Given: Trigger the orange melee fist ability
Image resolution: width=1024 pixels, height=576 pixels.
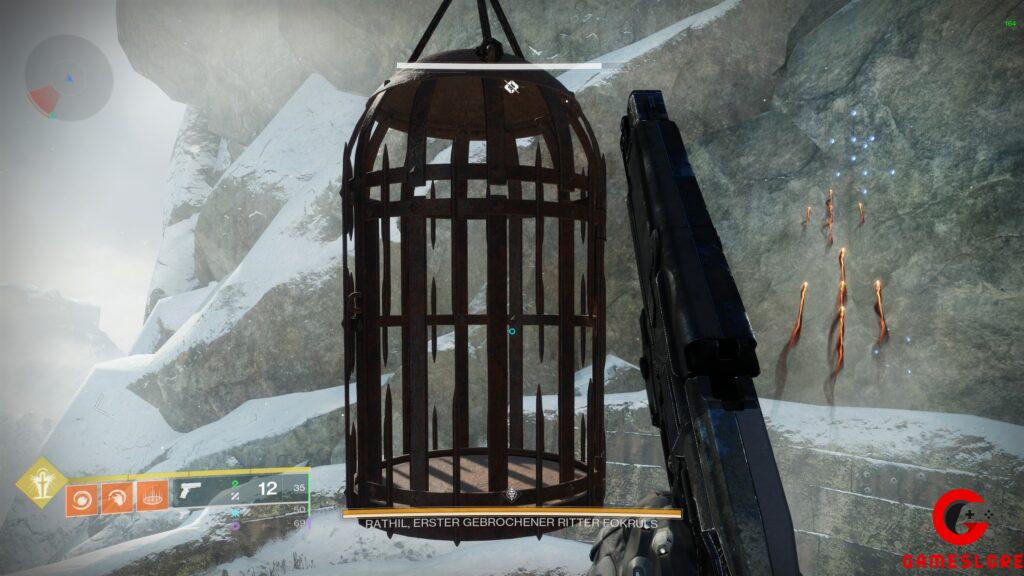Looking at the screenshot, I should tap(116, 496).
